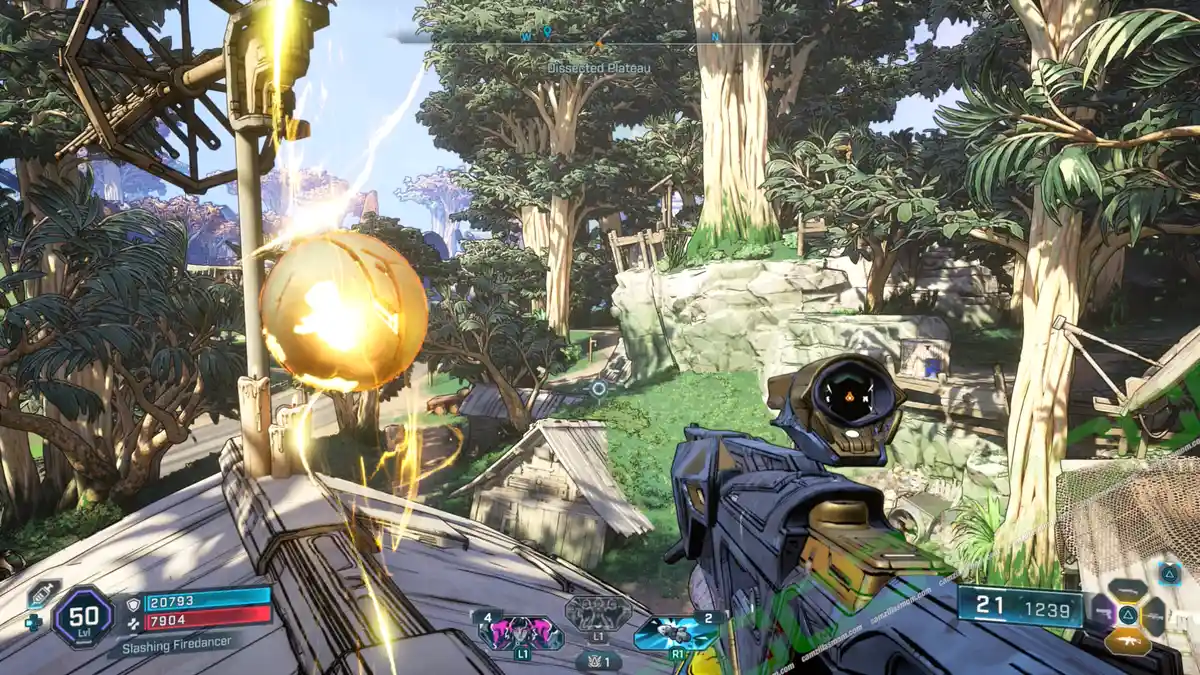
Task: Select the highlighted assault rifle slot
Action: click(1127, 641)
